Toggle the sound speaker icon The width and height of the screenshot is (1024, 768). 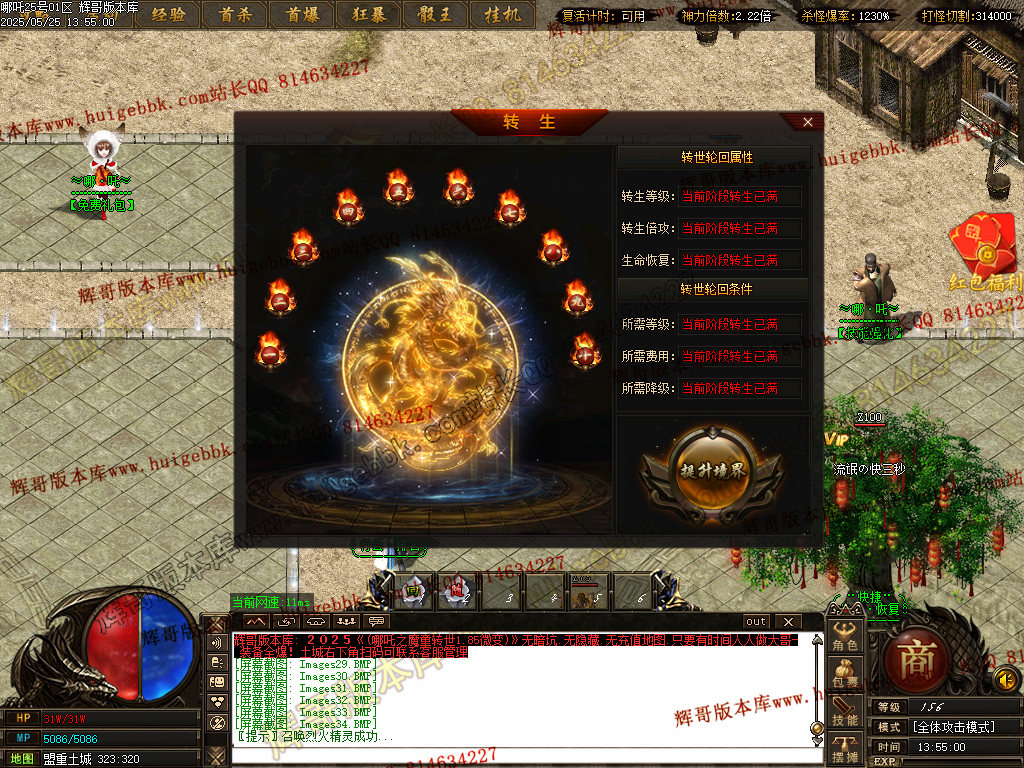tap(1005, 680)
